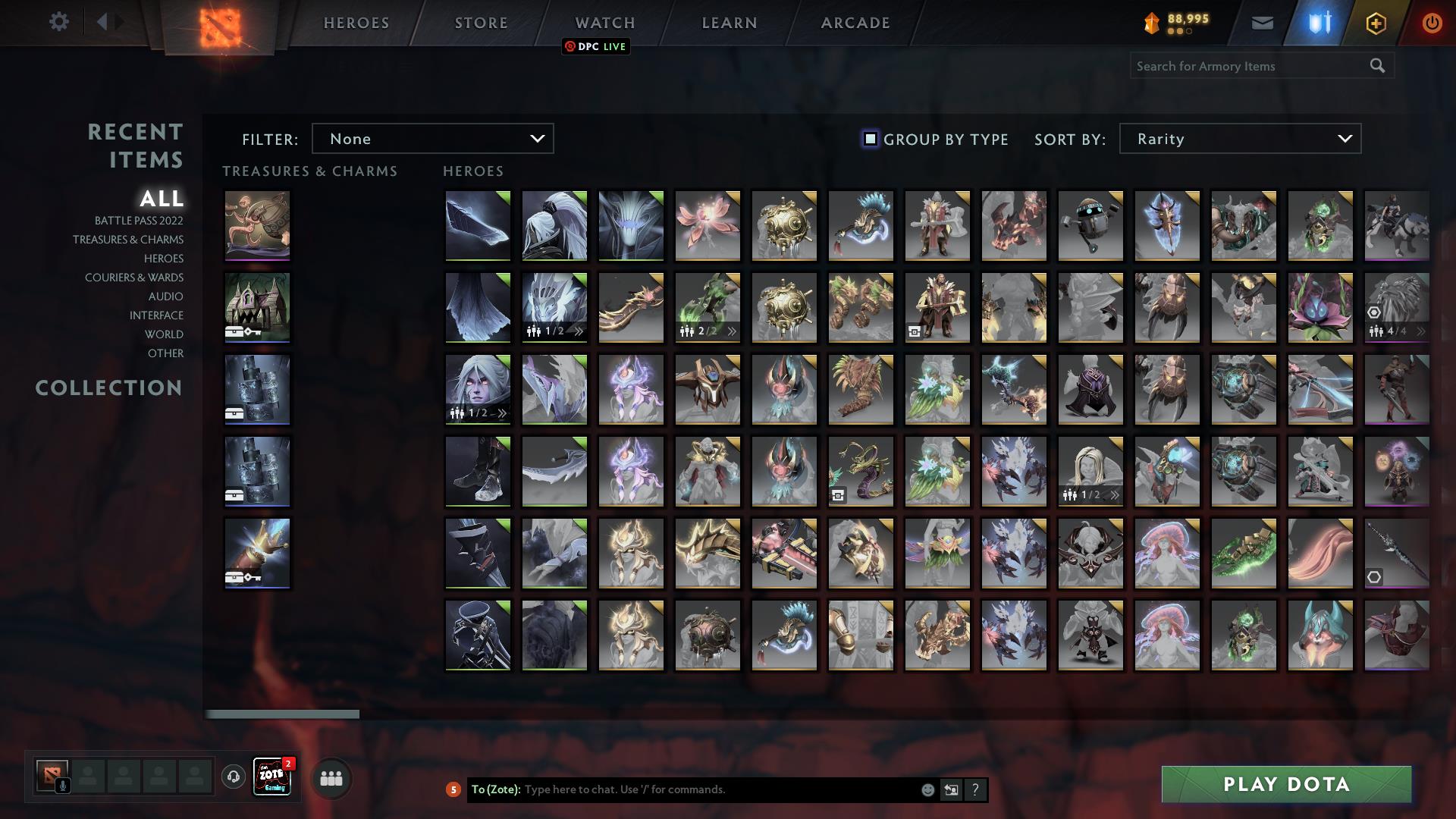
Task: Click the headset voice chat icon
Action: coord(232,778)
